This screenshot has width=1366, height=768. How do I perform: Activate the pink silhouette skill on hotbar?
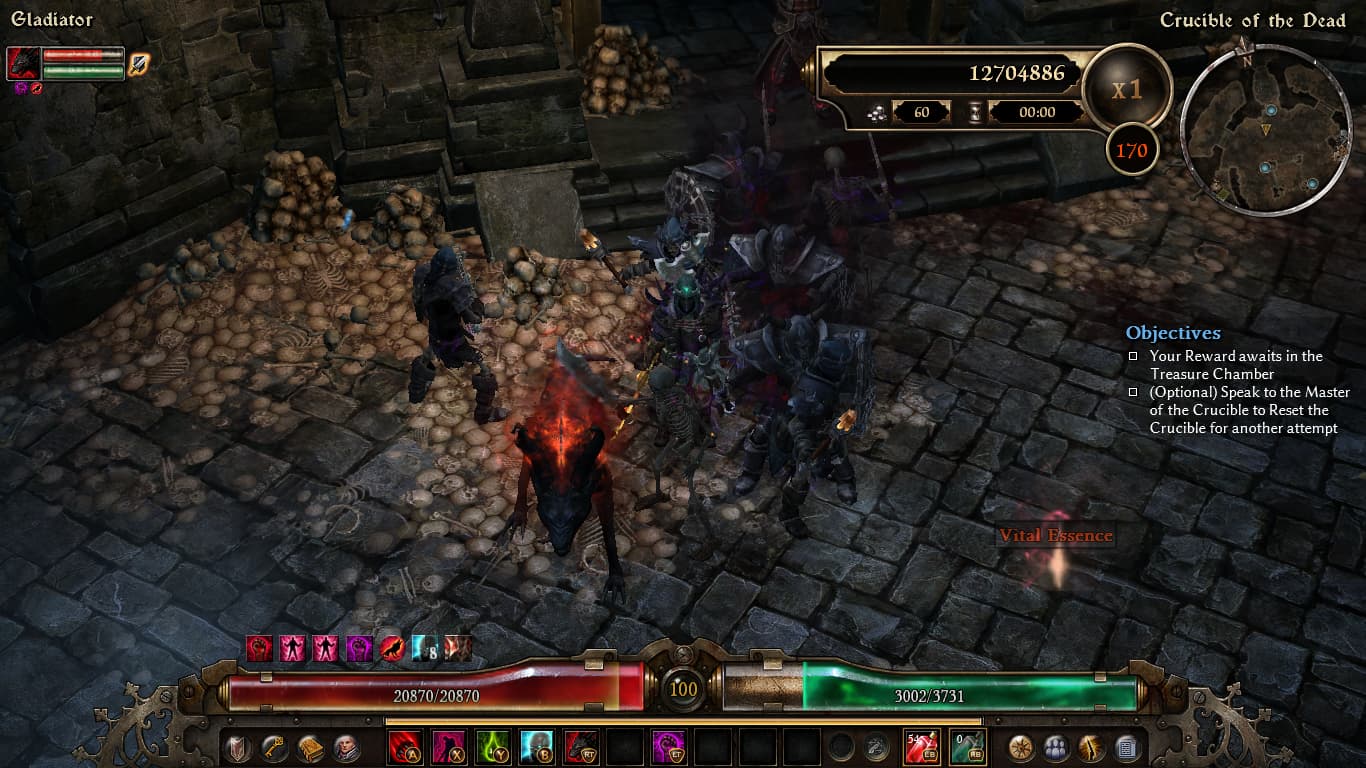[448, 747]
